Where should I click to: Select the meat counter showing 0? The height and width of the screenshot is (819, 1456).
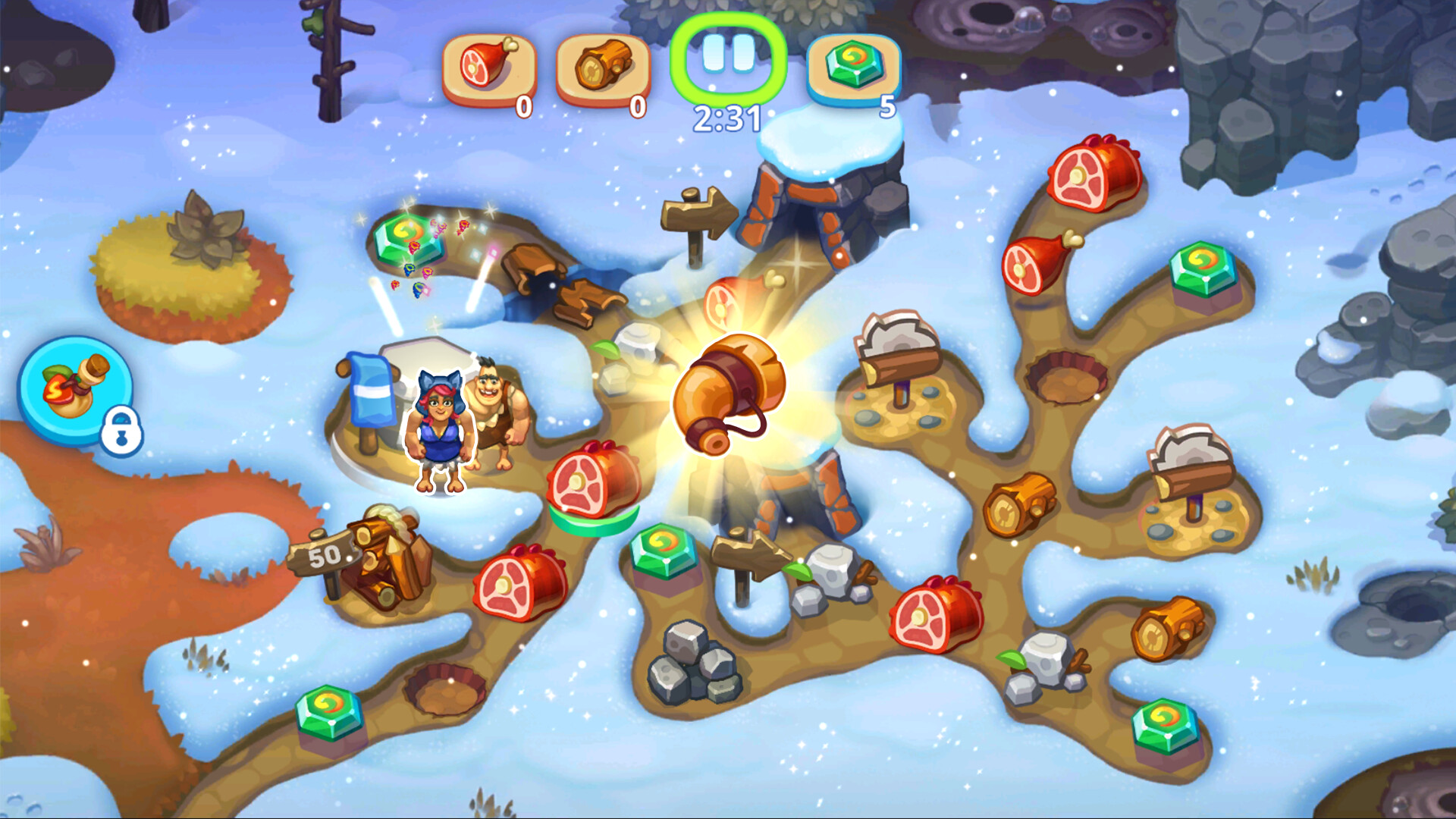pos(489,67)
